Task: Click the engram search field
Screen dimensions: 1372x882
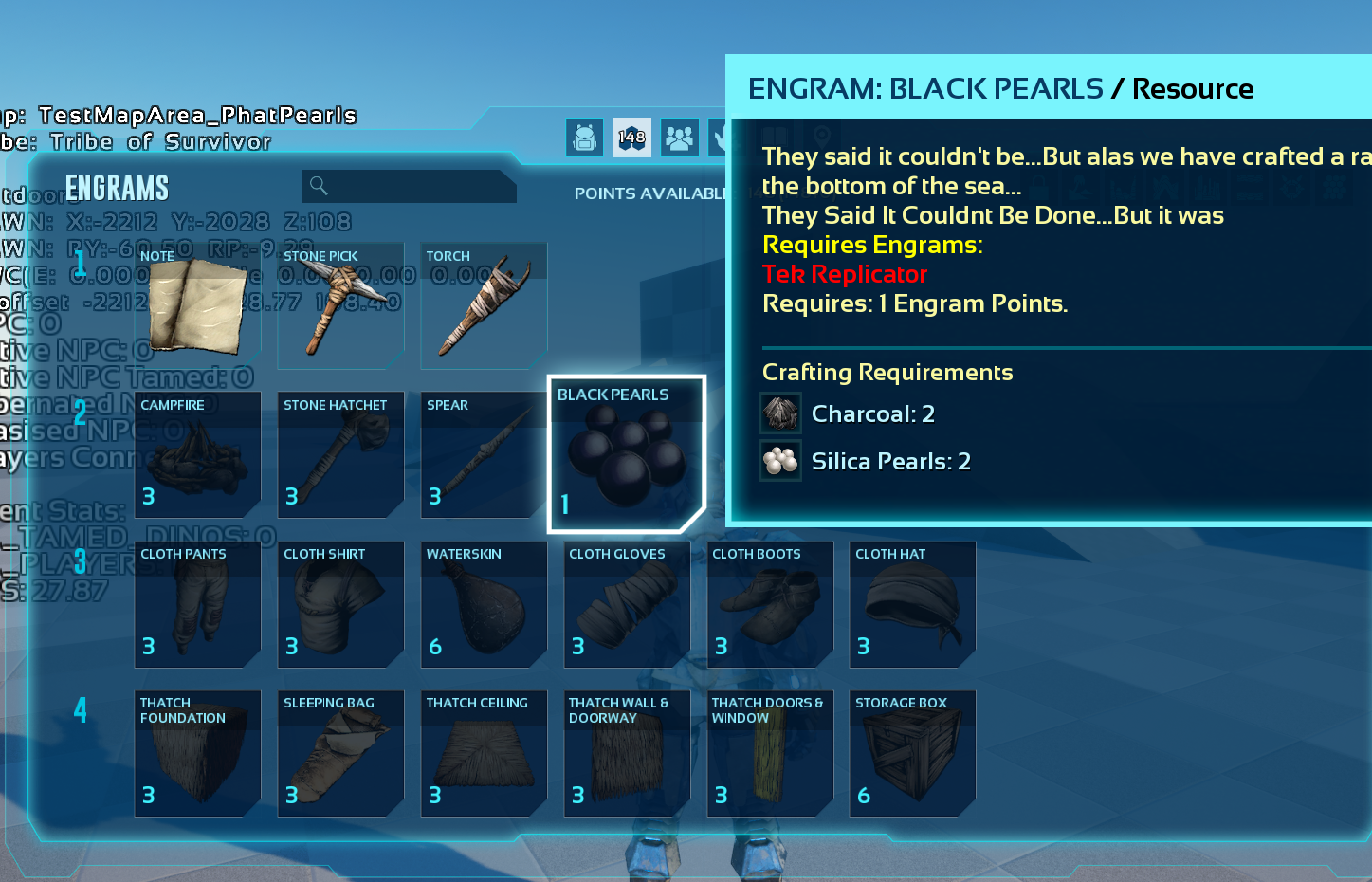Action: [410, 186]
